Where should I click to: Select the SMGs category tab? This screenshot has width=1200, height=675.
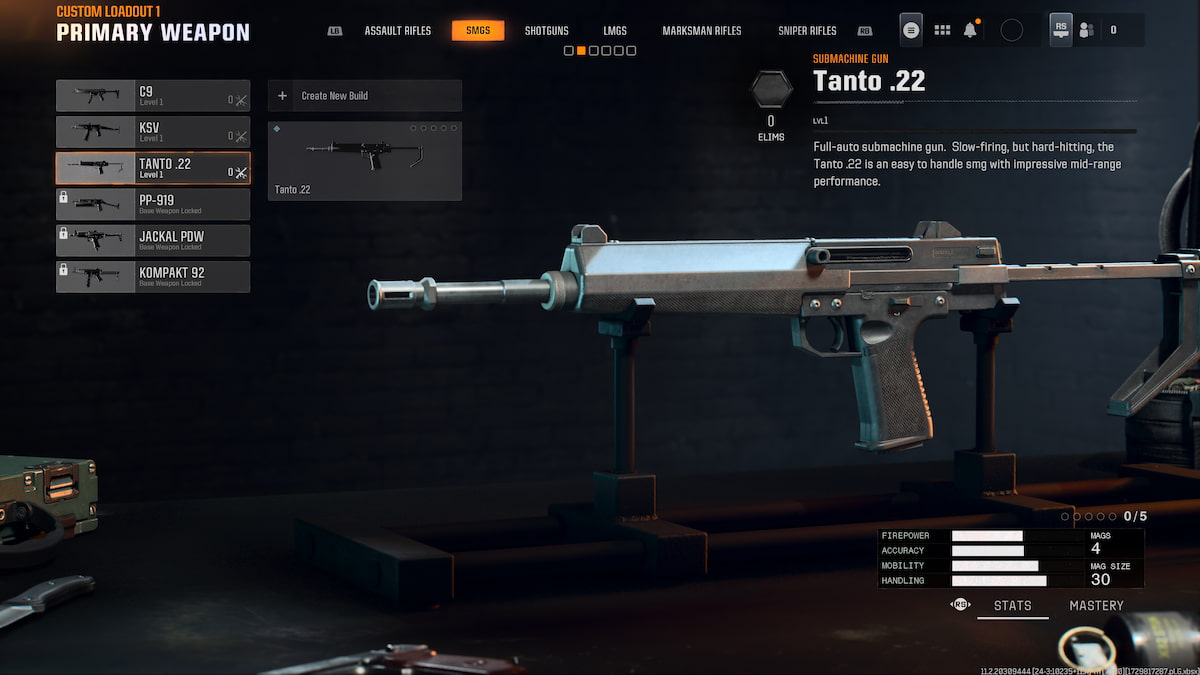click(x=478, y=31)
